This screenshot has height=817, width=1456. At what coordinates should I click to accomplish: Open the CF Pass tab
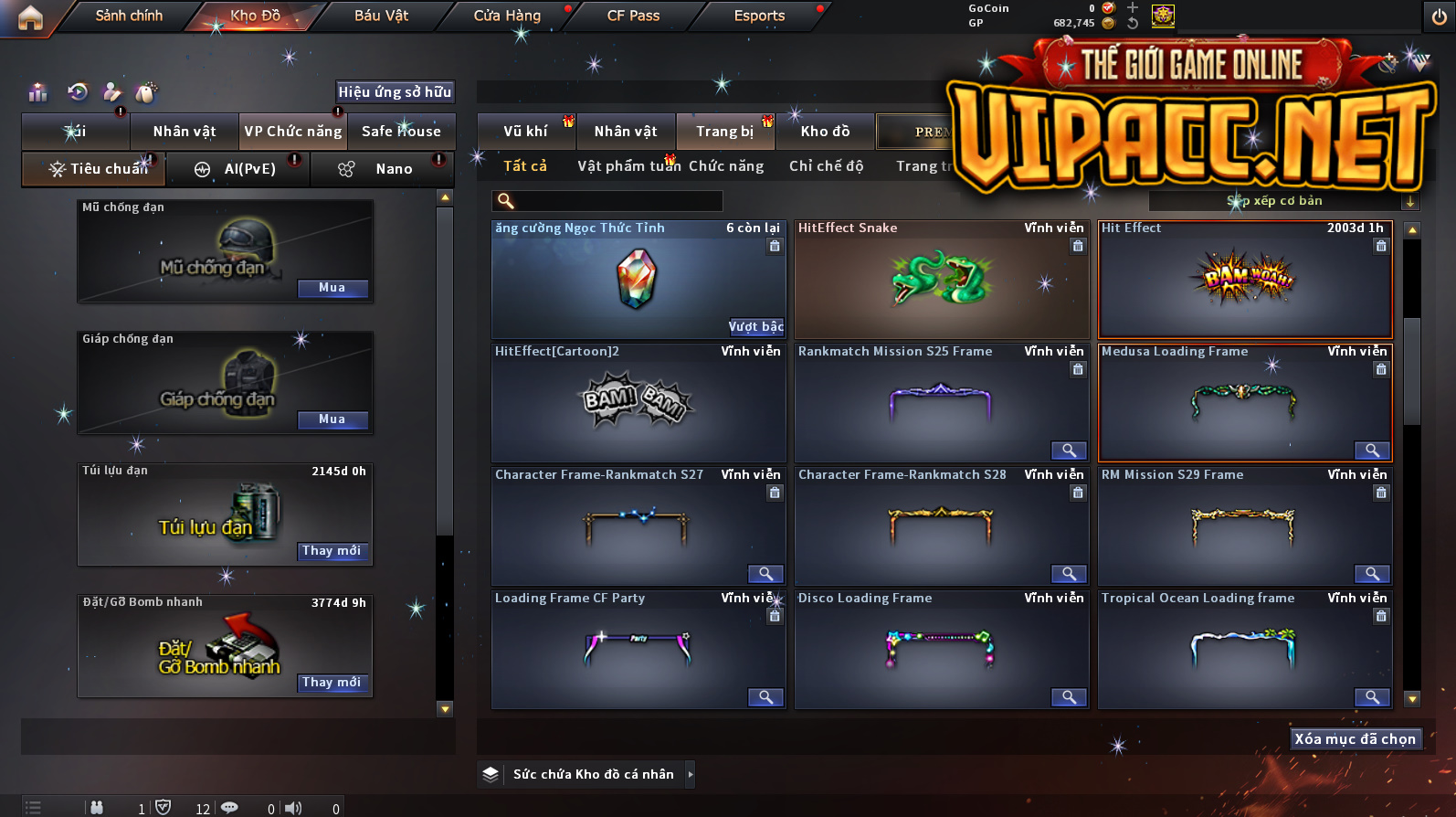tap(633, 16)
